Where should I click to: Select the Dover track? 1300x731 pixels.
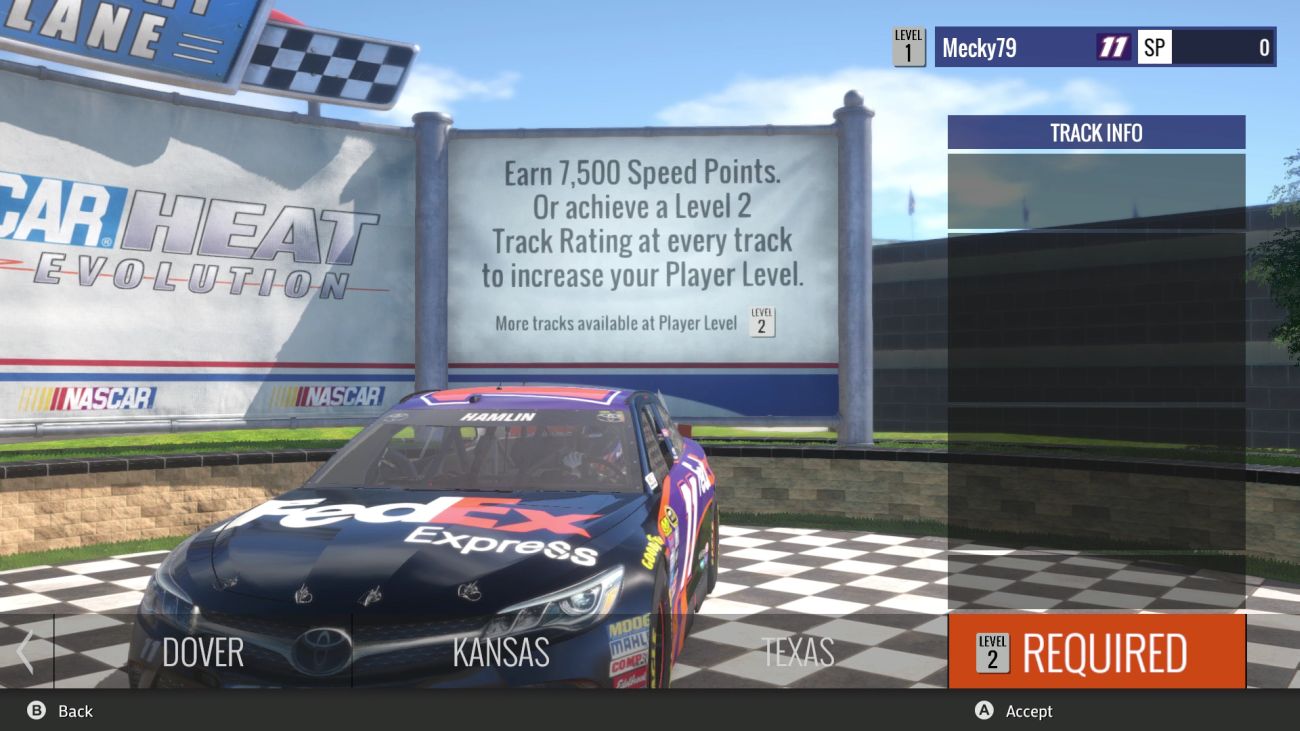point(203,652)
